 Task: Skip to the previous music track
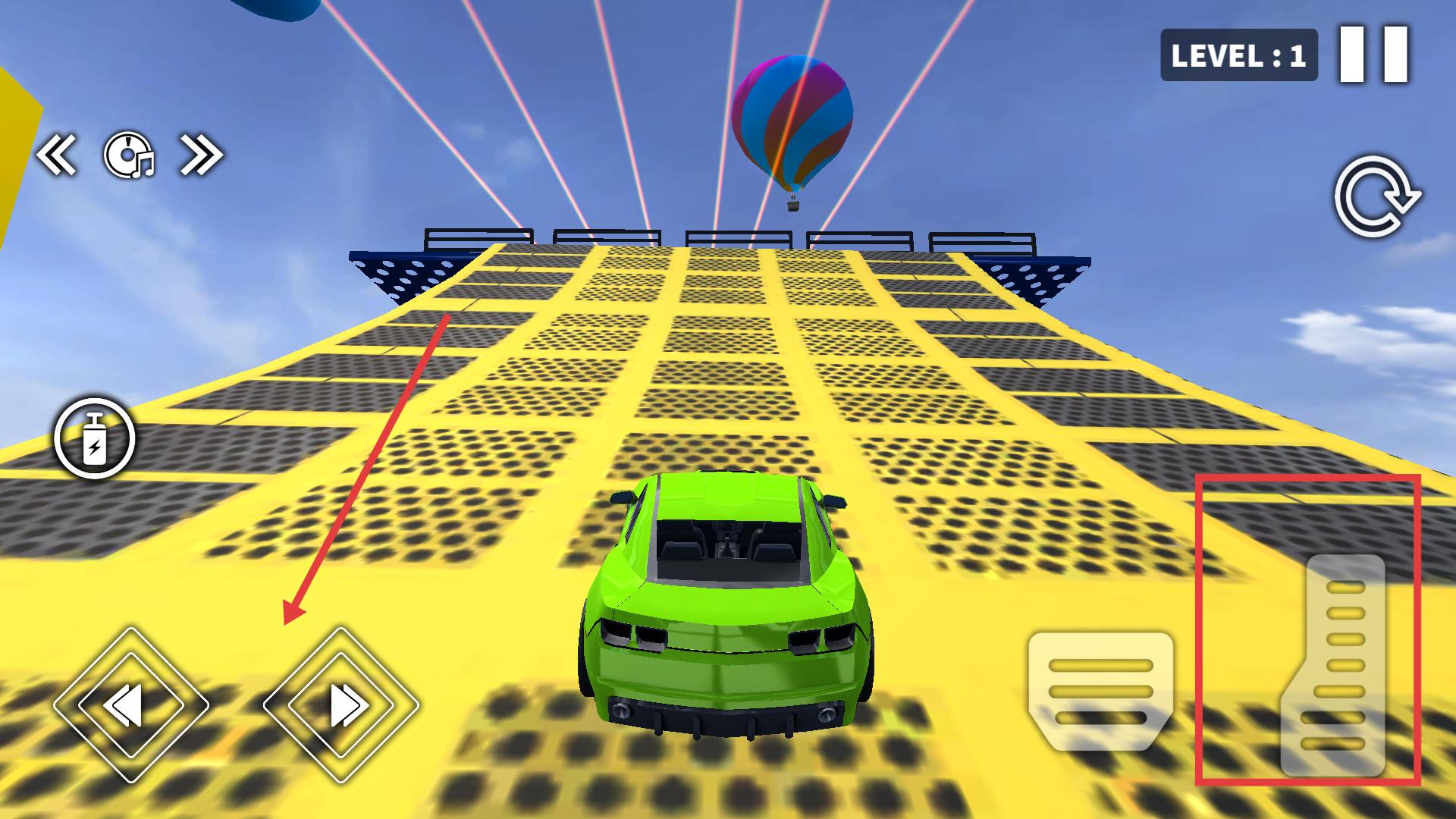pyautogui.click(x=57, y=155)
